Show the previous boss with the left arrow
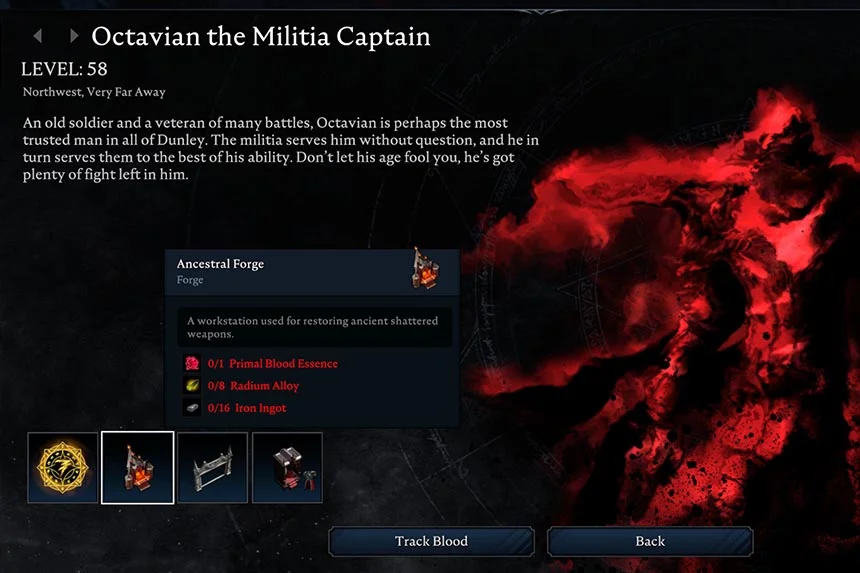 pos(38,37)
